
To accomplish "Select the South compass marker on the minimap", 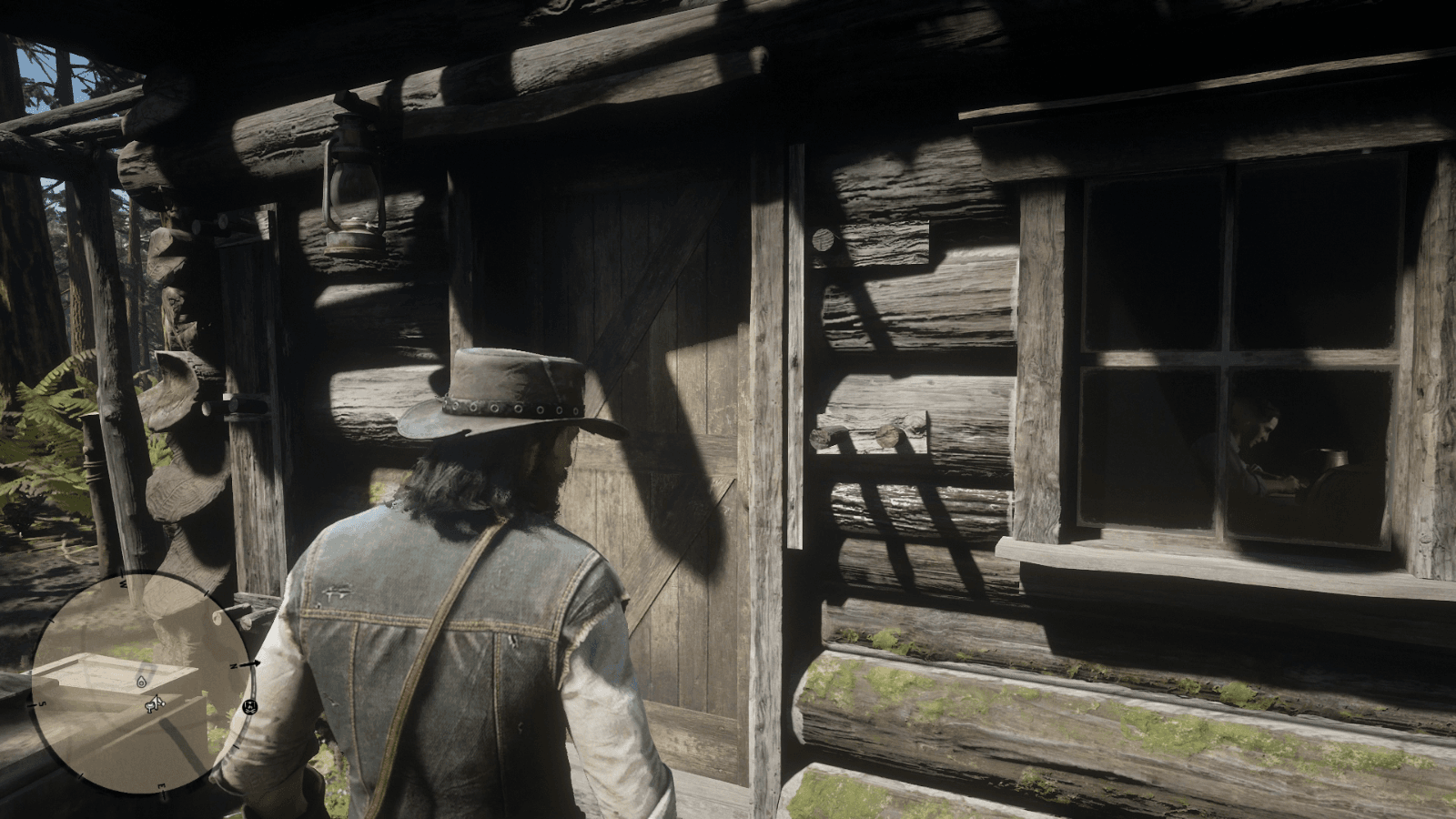I will pyautogui.click(x=43, y=703).
